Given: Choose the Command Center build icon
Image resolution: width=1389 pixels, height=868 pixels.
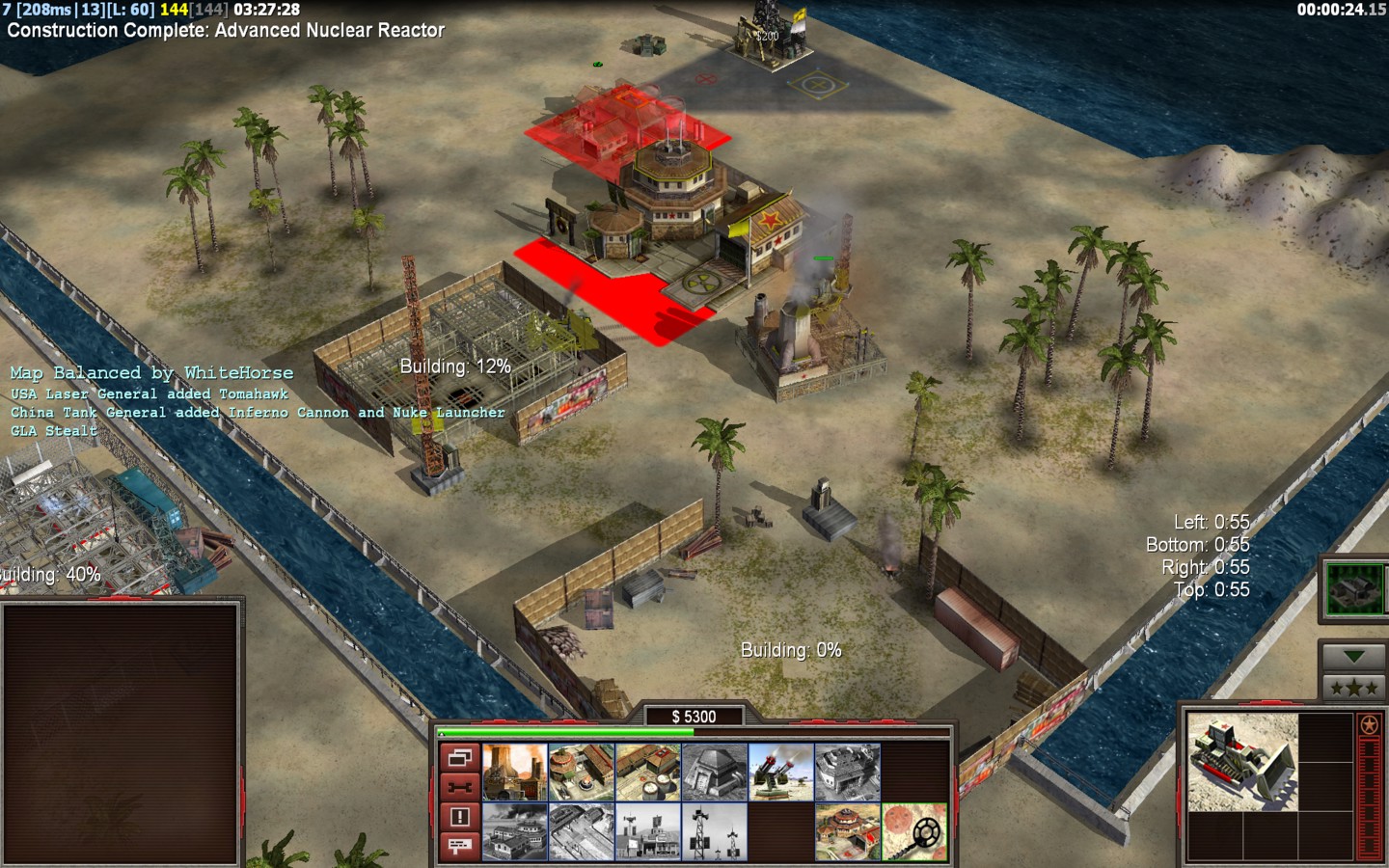Looking at the screenshot, I should pyautogui.click(x=847, y=831).
